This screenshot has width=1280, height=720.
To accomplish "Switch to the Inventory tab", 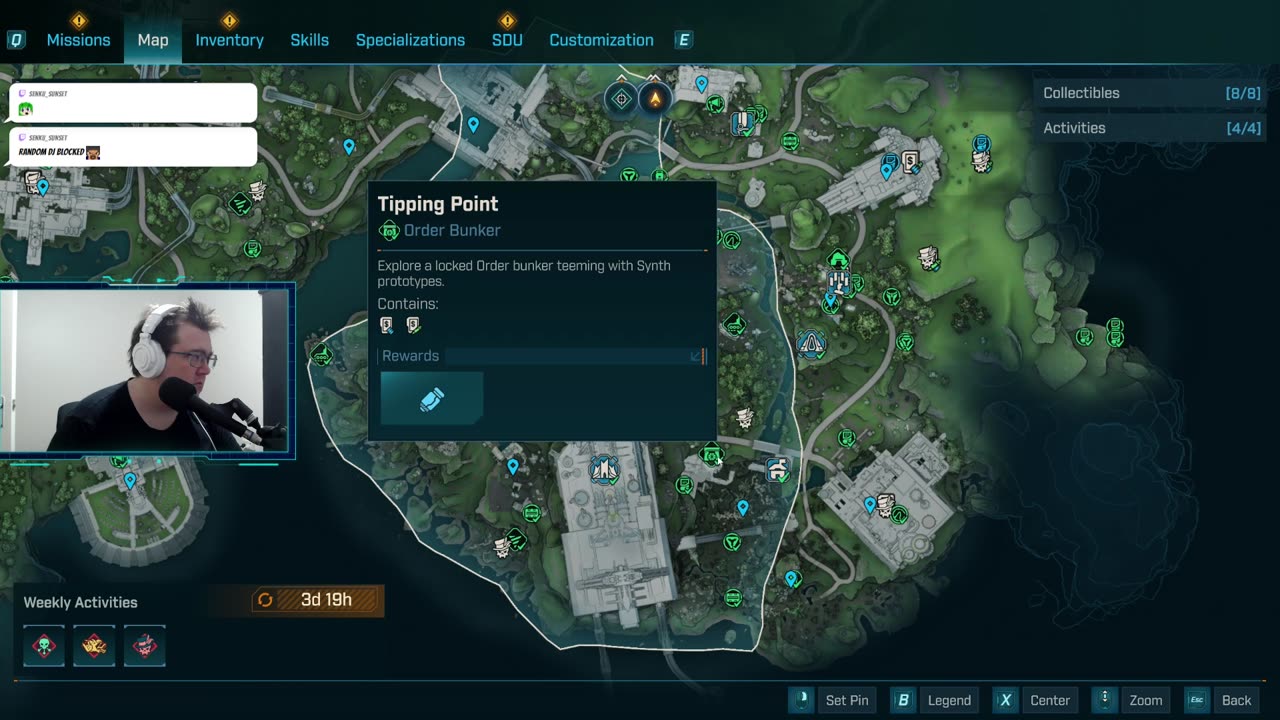I will (229, 40).
